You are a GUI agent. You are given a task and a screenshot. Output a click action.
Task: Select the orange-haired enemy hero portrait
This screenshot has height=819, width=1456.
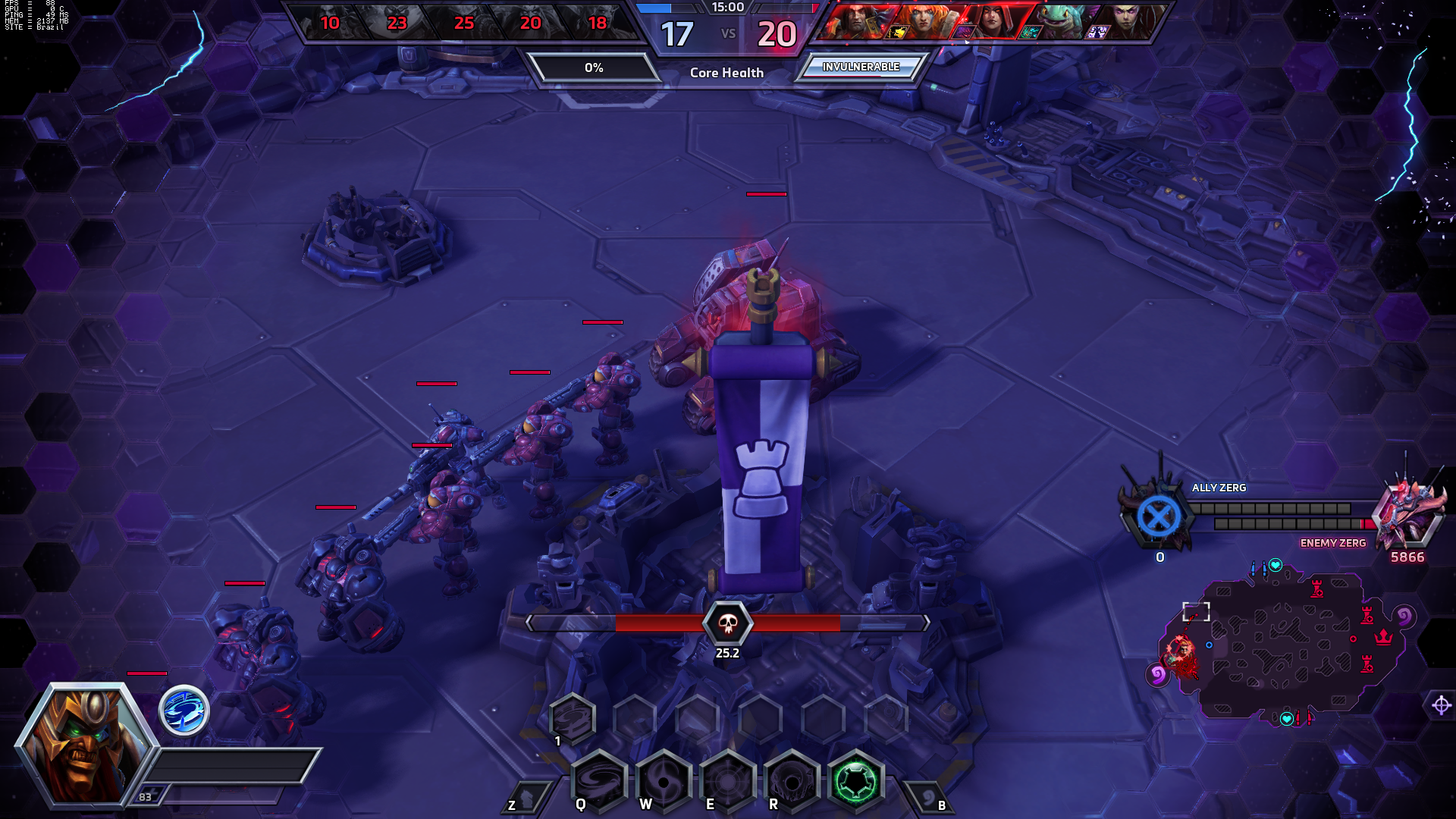(x=925, y=21)
